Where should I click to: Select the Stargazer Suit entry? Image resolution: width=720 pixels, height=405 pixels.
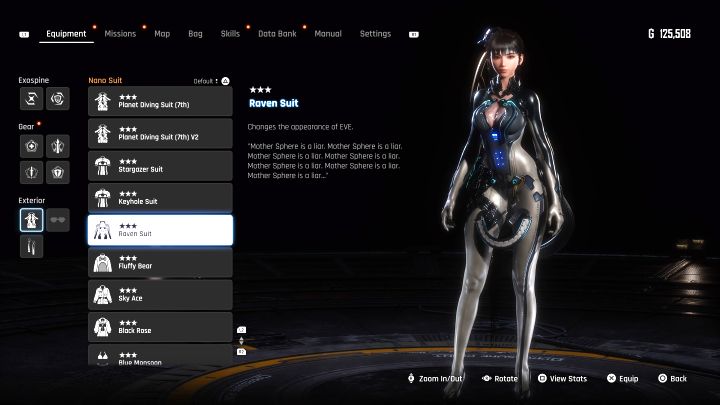[x=160, y=165]
